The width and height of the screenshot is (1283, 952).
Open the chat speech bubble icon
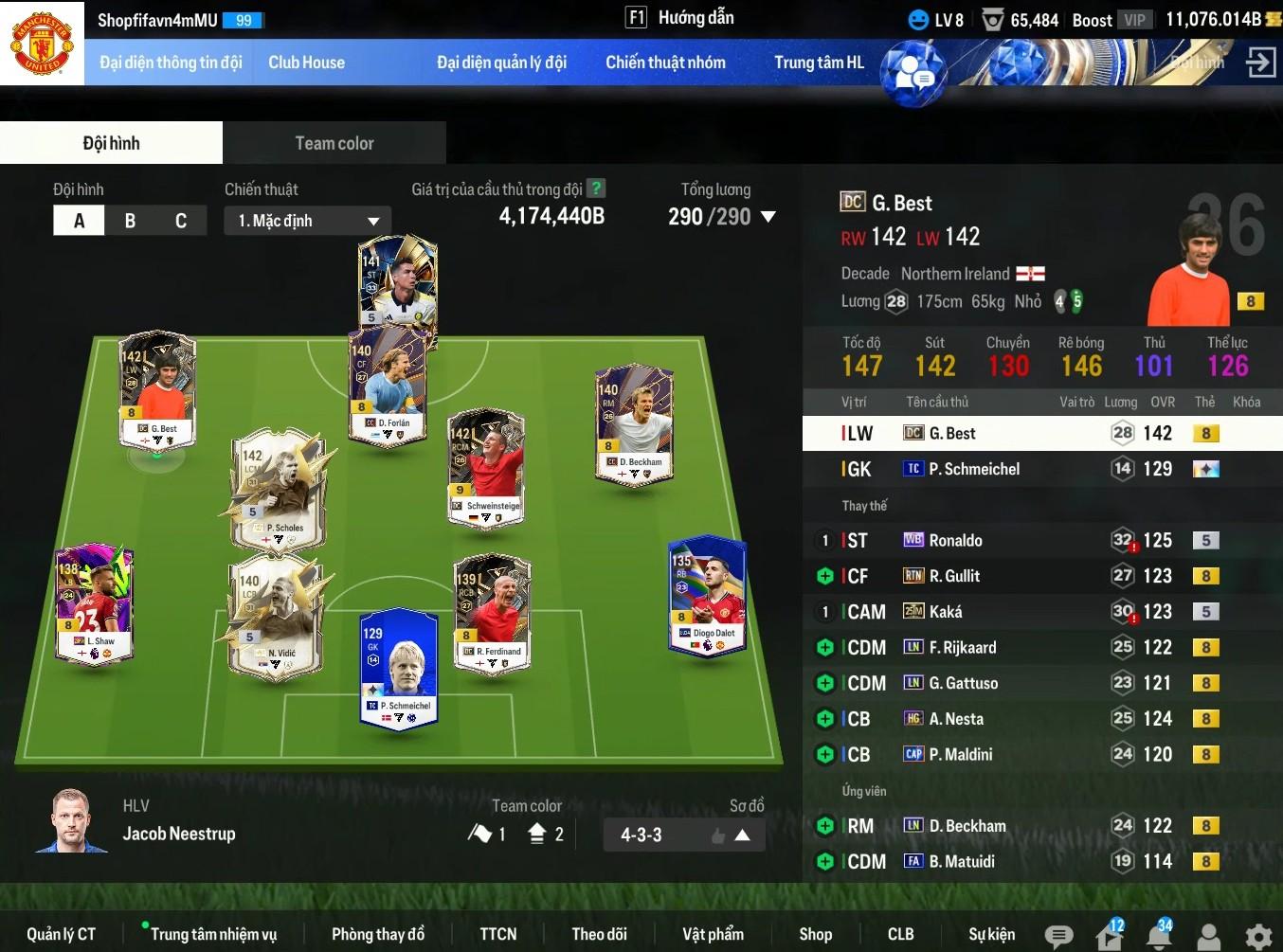[x=1058, y=937]
